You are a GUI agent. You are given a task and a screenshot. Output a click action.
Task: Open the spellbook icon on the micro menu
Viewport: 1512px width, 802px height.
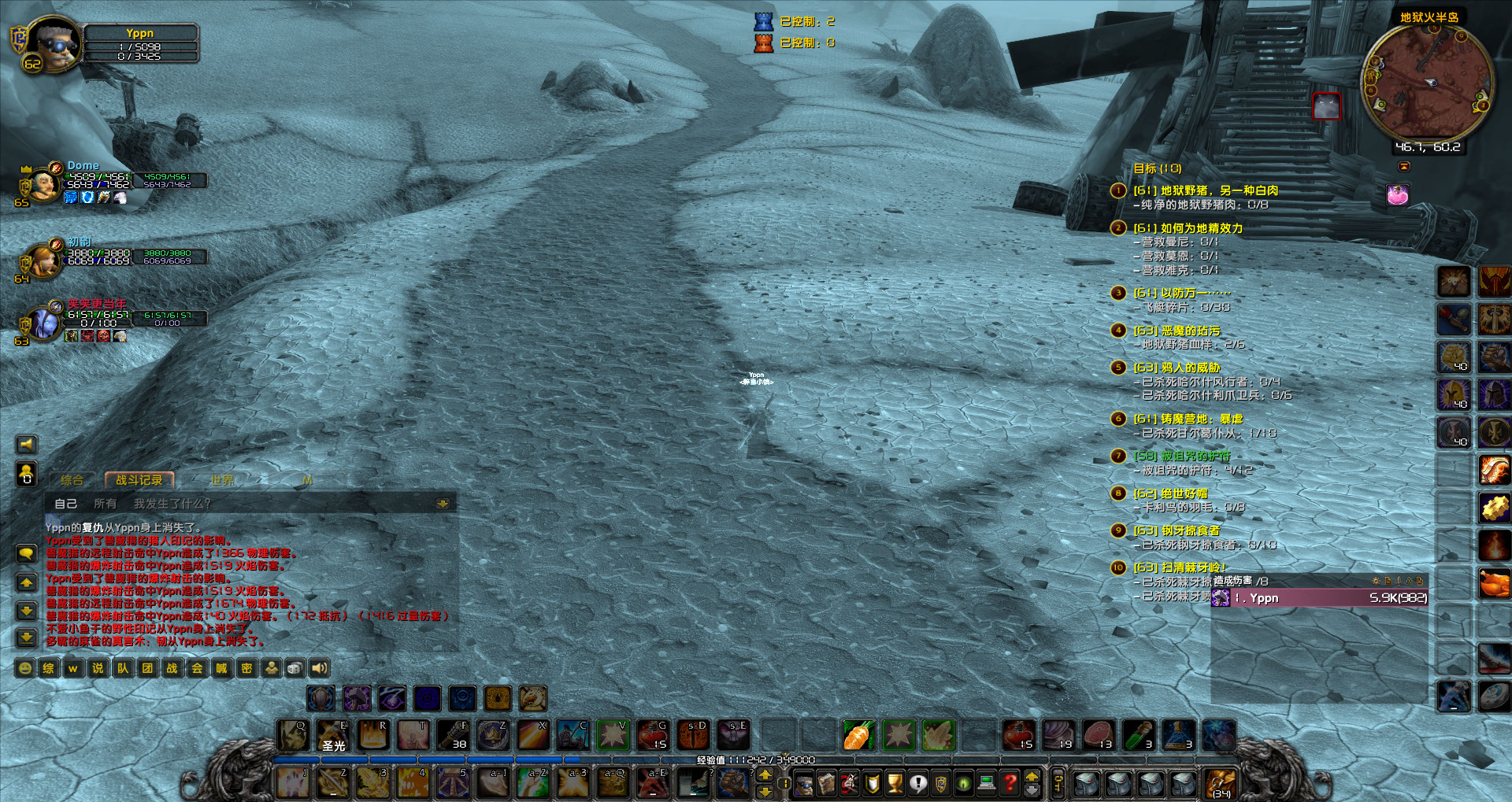827,783
